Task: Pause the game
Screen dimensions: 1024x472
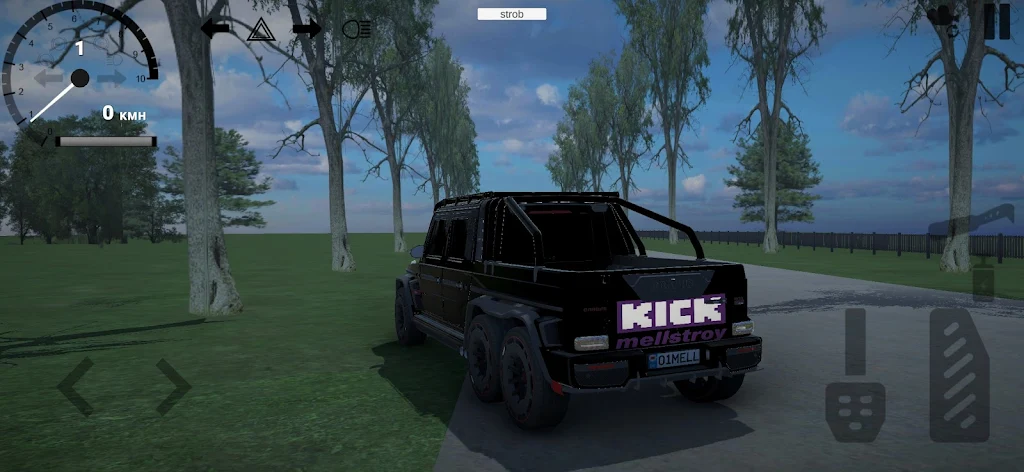Action: [997, 21]
